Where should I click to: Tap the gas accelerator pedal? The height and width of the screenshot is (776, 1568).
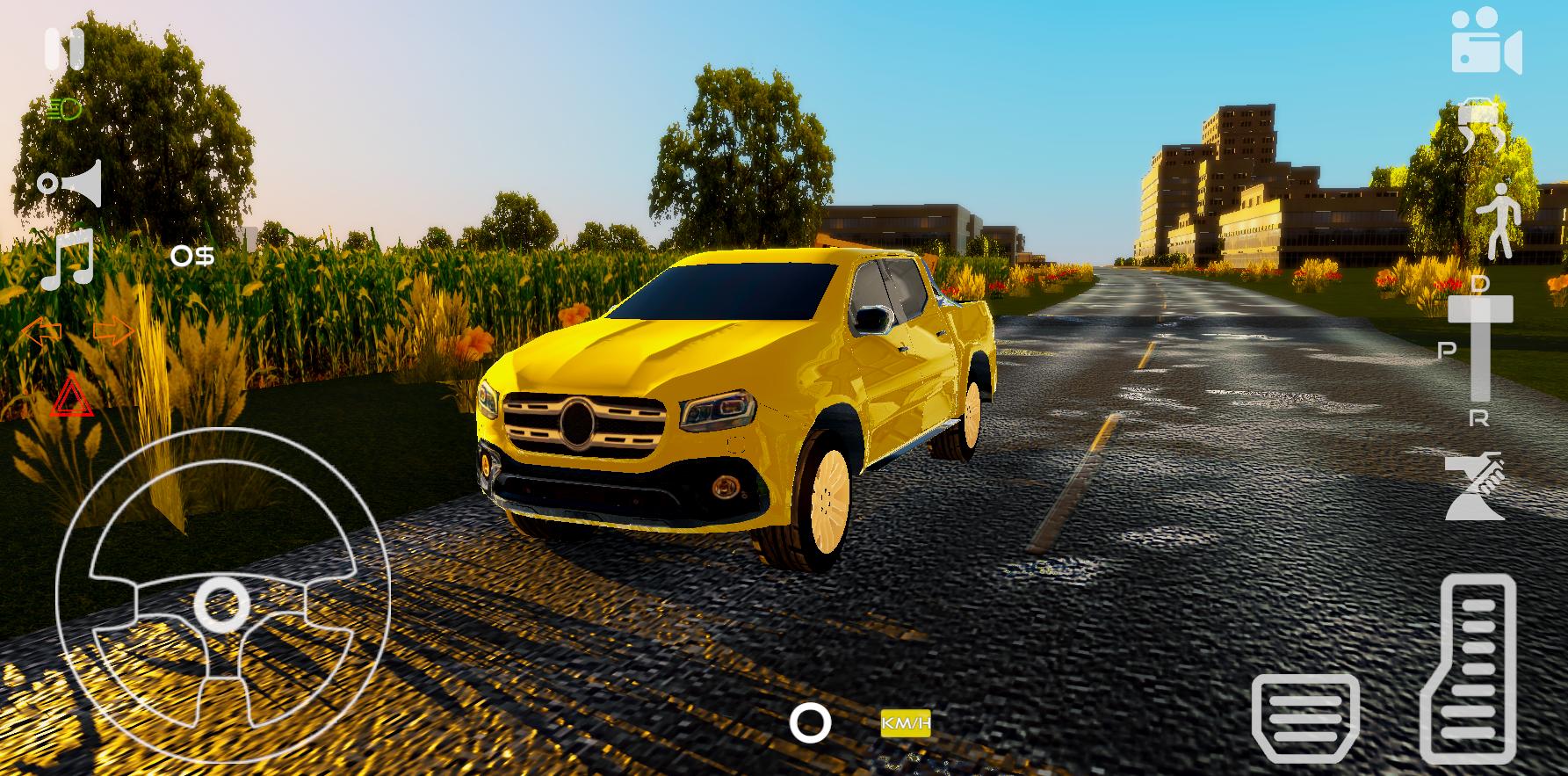(x=1467, y=668)
